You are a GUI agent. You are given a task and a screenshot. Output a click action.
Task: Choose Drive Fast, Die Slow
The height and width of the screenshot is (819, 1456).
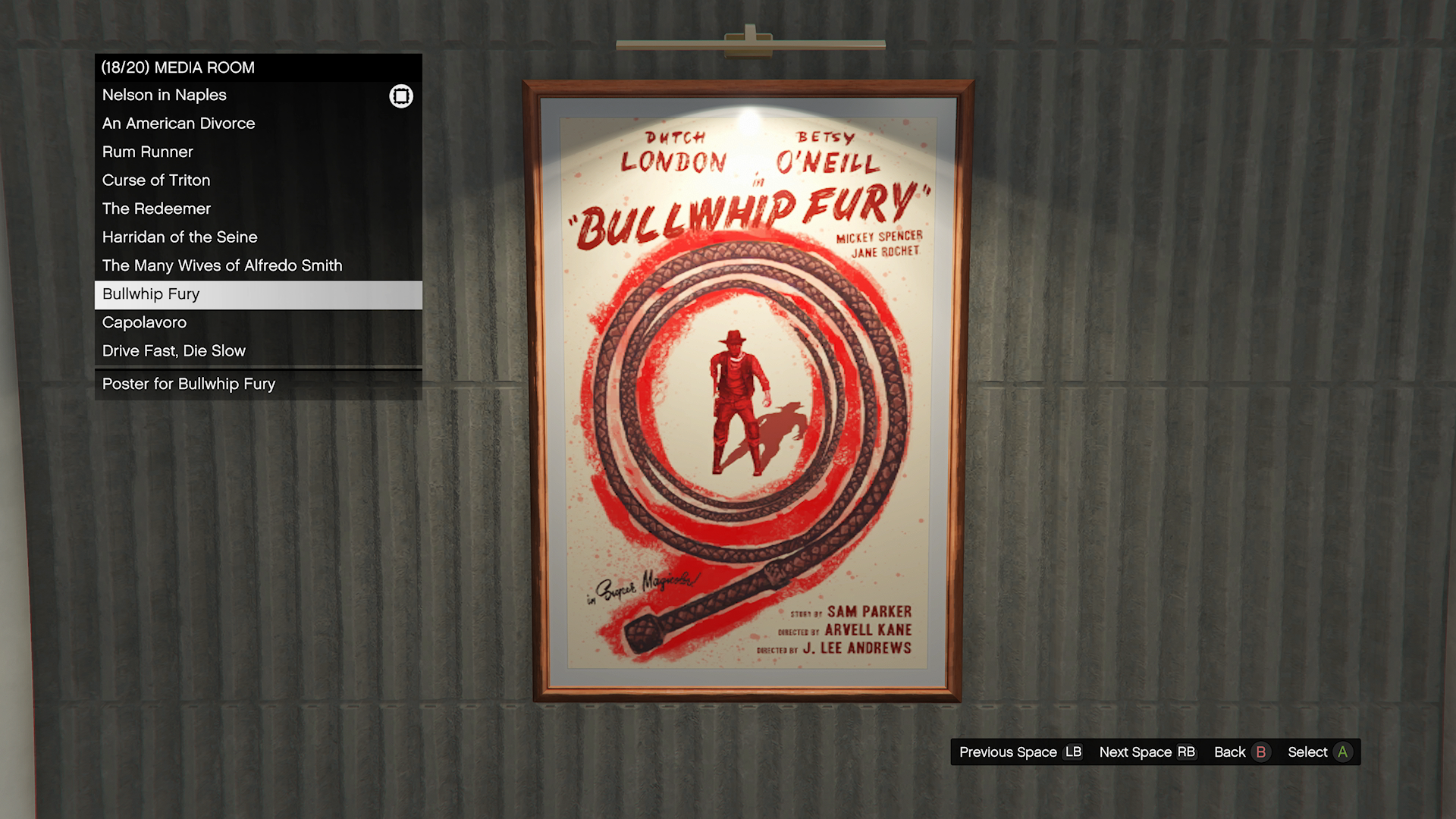pos(174,351)
